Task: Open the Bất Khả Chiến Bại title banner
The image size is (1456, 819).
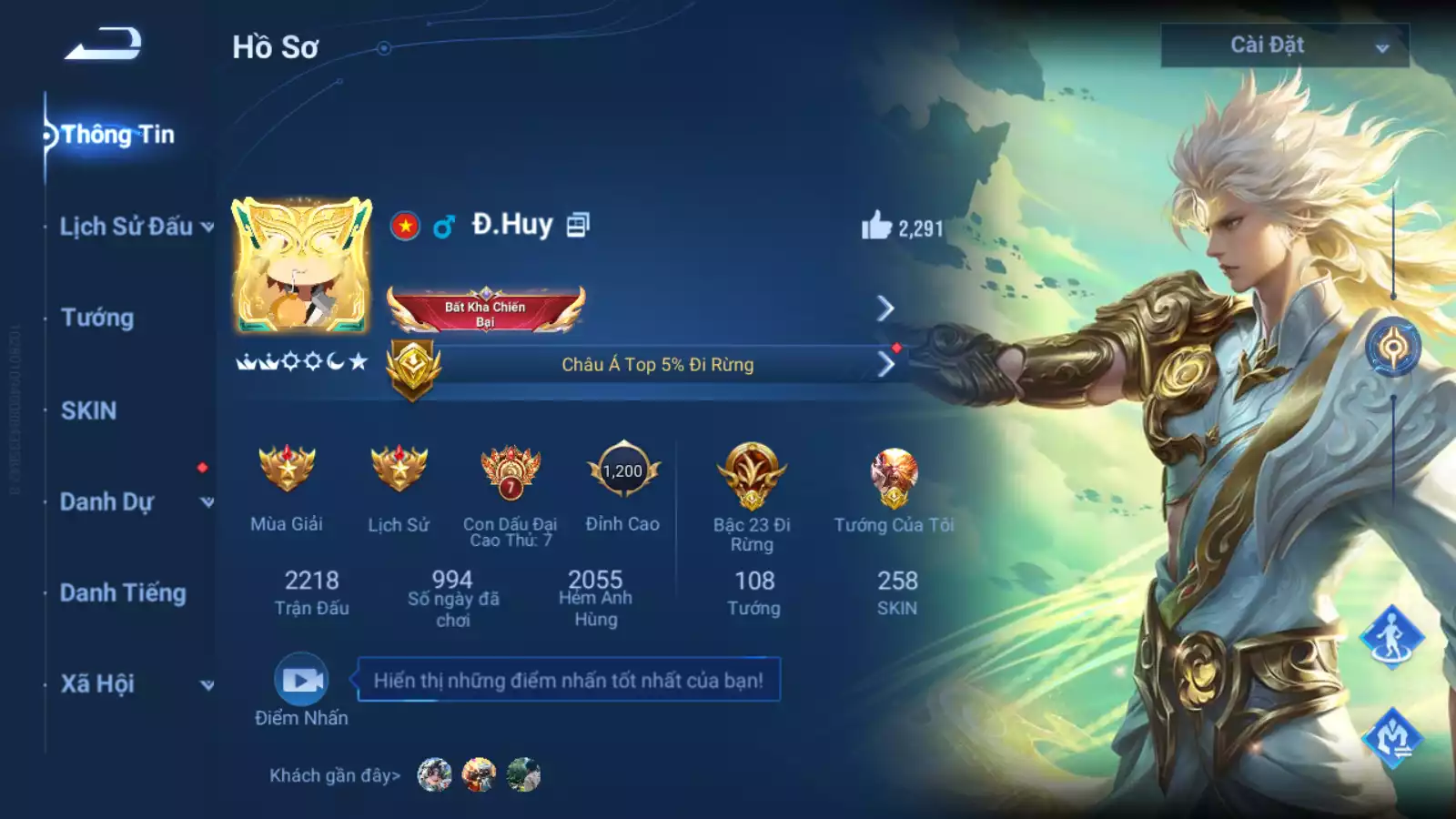Action: [486, 310]
